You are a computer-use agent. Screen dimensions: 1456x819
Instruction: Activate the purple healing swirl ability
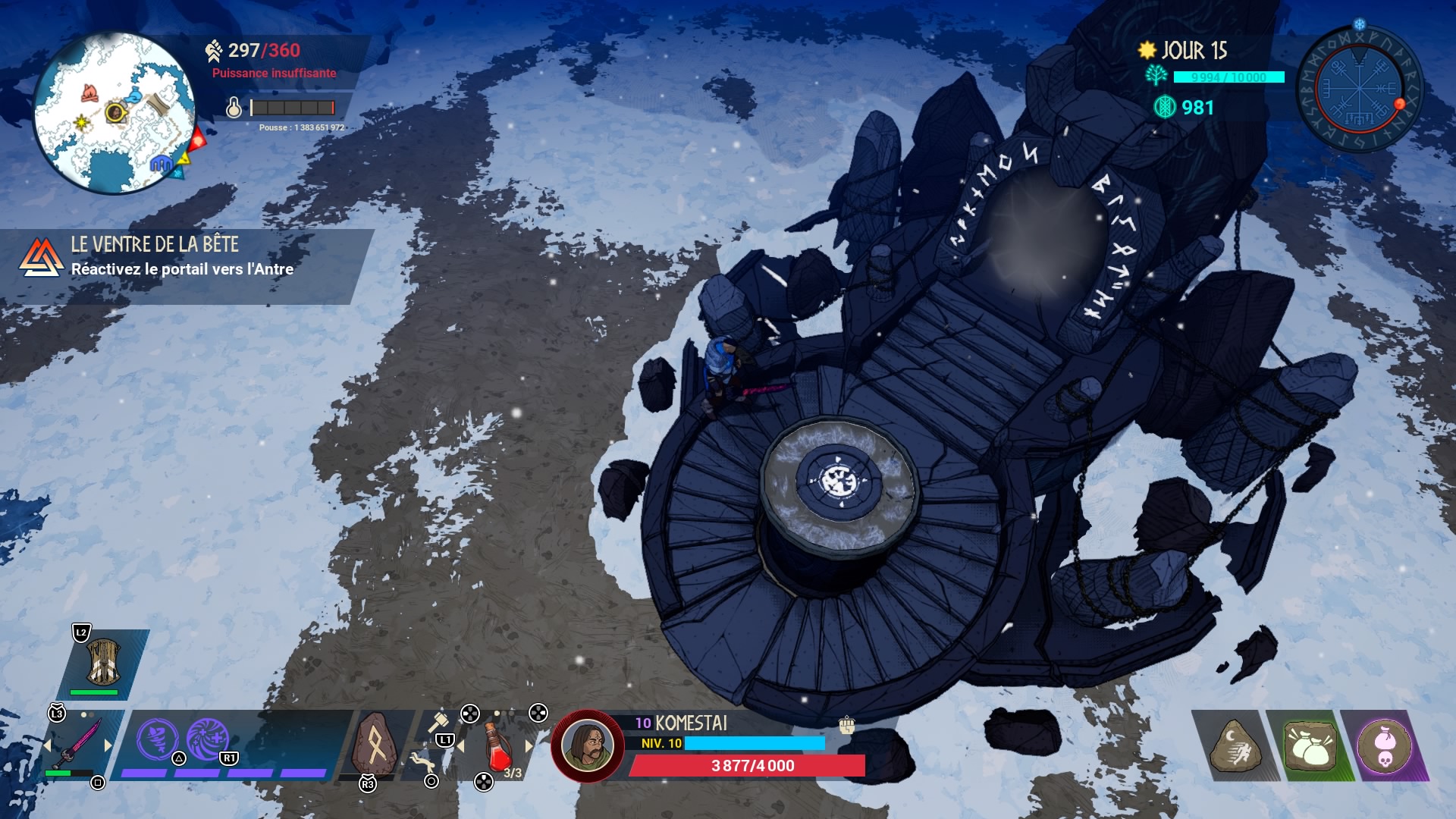click(x=207, y=739)
